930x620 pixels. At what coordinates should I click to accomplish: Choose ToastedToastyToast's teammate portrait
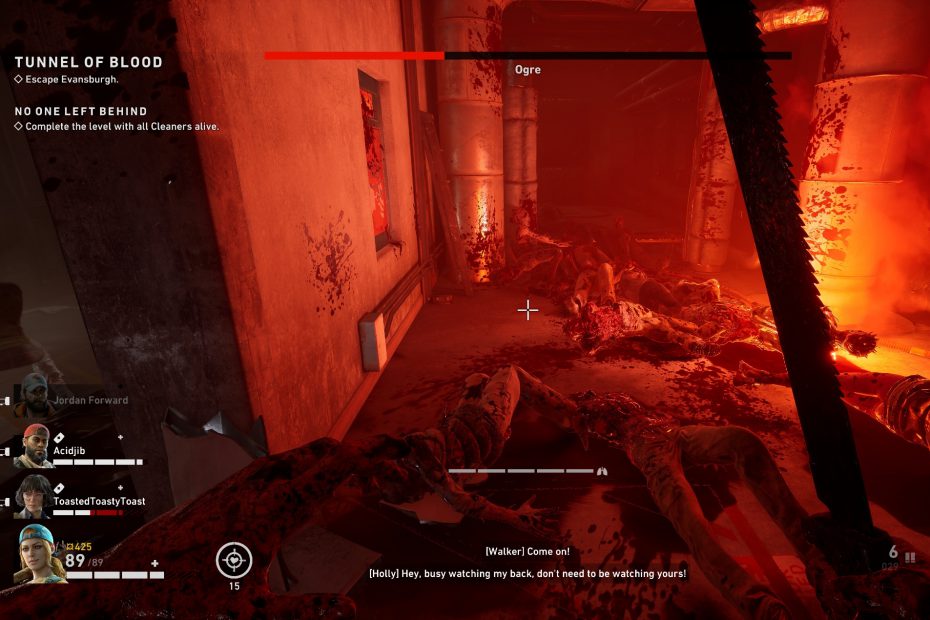click(34, 496)
